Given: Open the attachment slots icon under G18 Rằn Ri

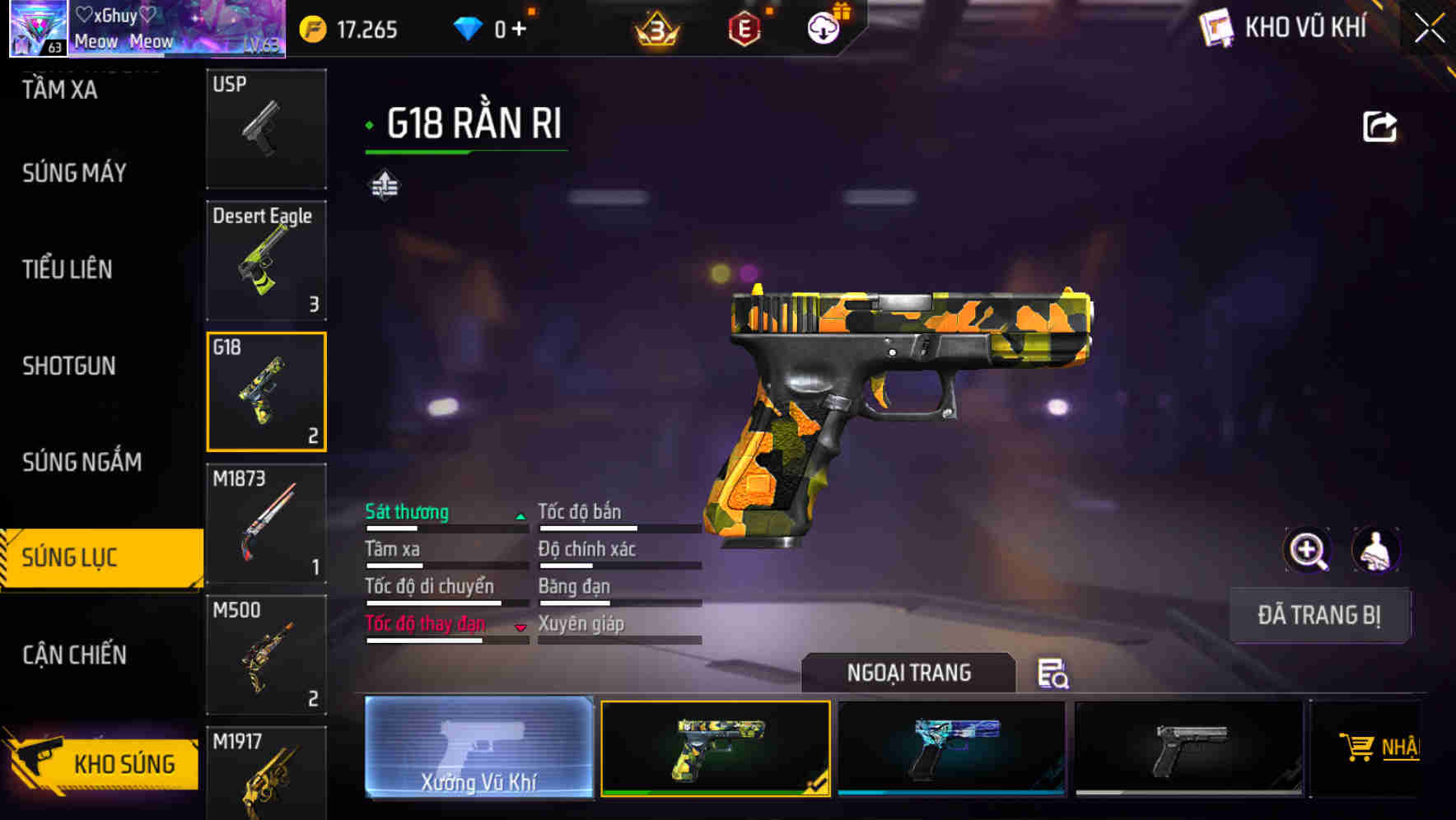Looking at the screenshot, I should (x=384, y=184).
